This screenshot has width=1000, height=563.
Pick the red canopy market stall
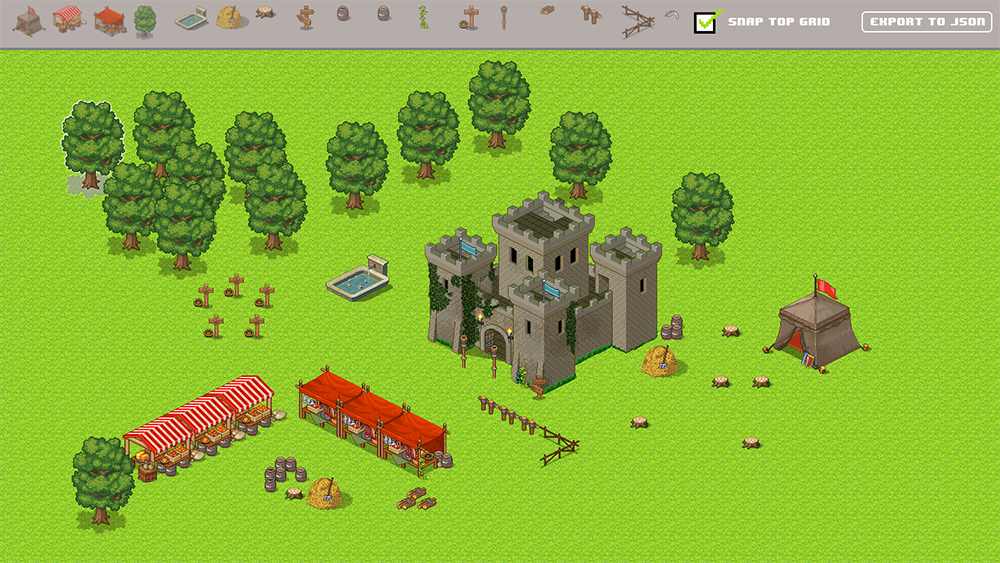pos(109,20)
